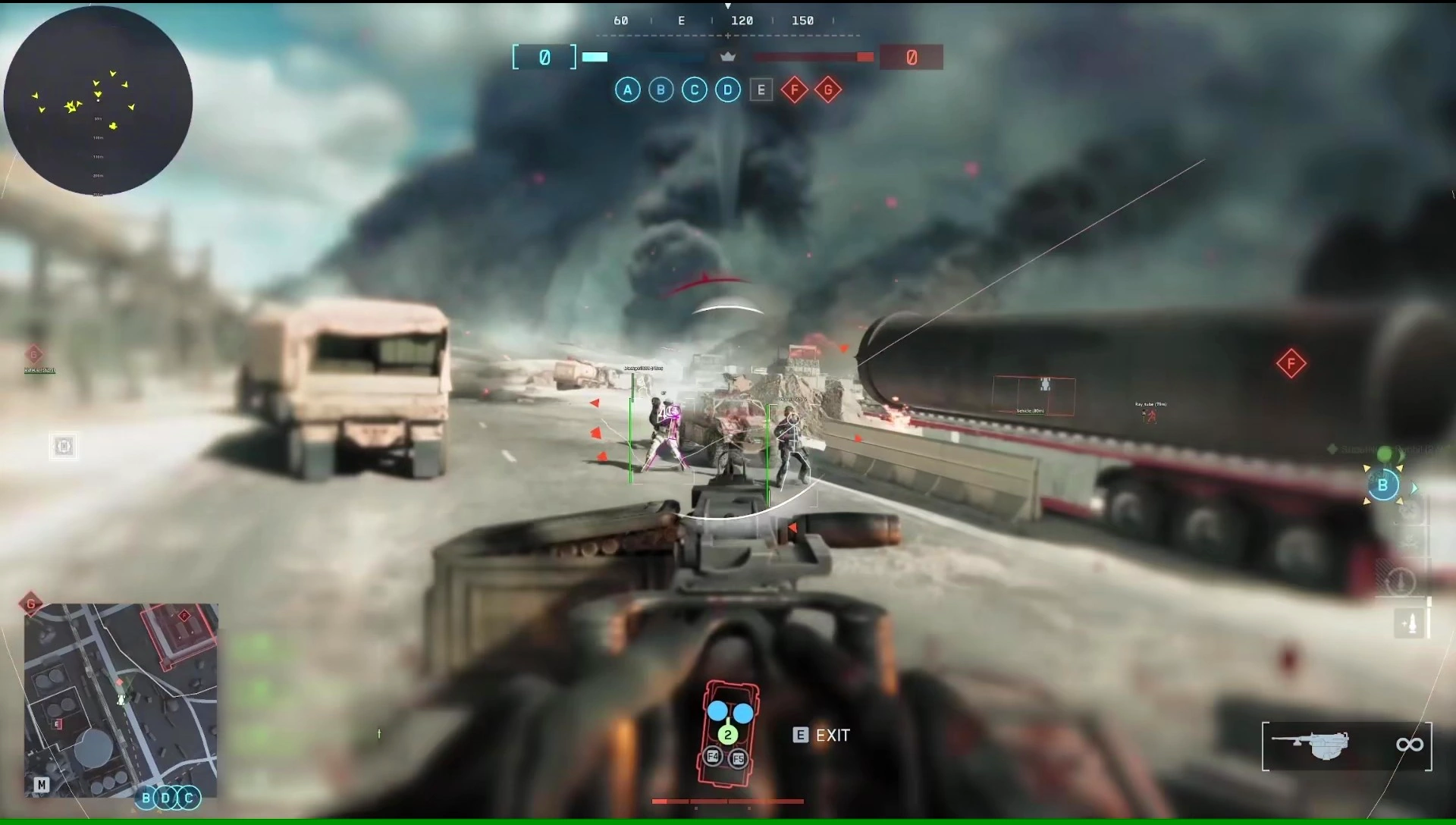
Task: Select objective B on the objectives bar
Action: coord(661,89)
